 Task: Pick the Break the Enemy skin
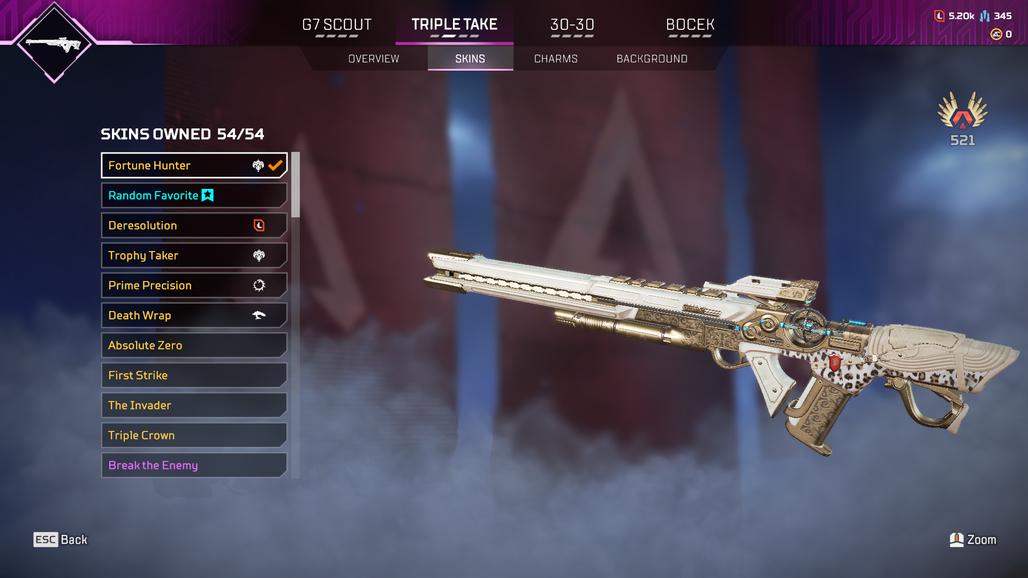(x=194, y=465)
